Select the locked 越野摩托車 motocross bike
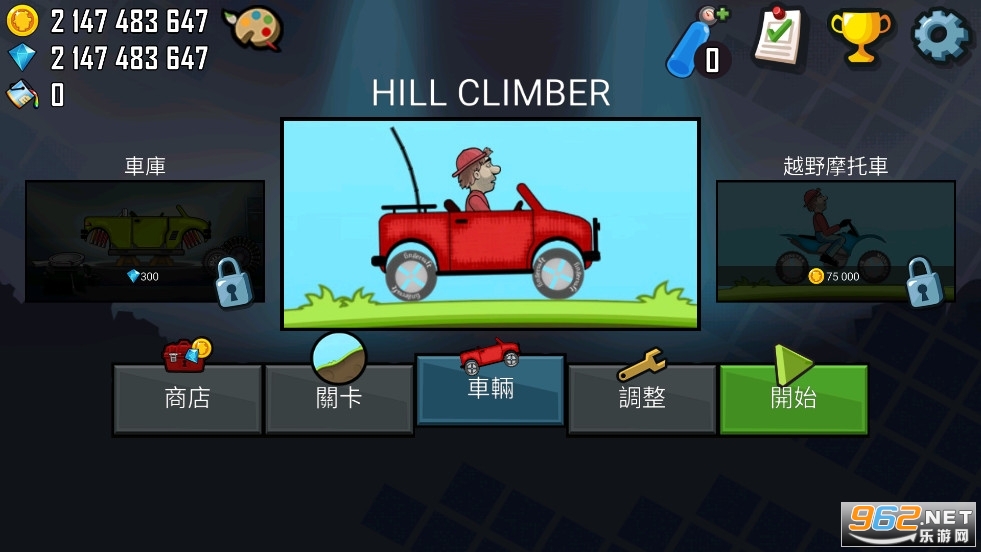Viewport: 981px width, 552px height. 835,241
